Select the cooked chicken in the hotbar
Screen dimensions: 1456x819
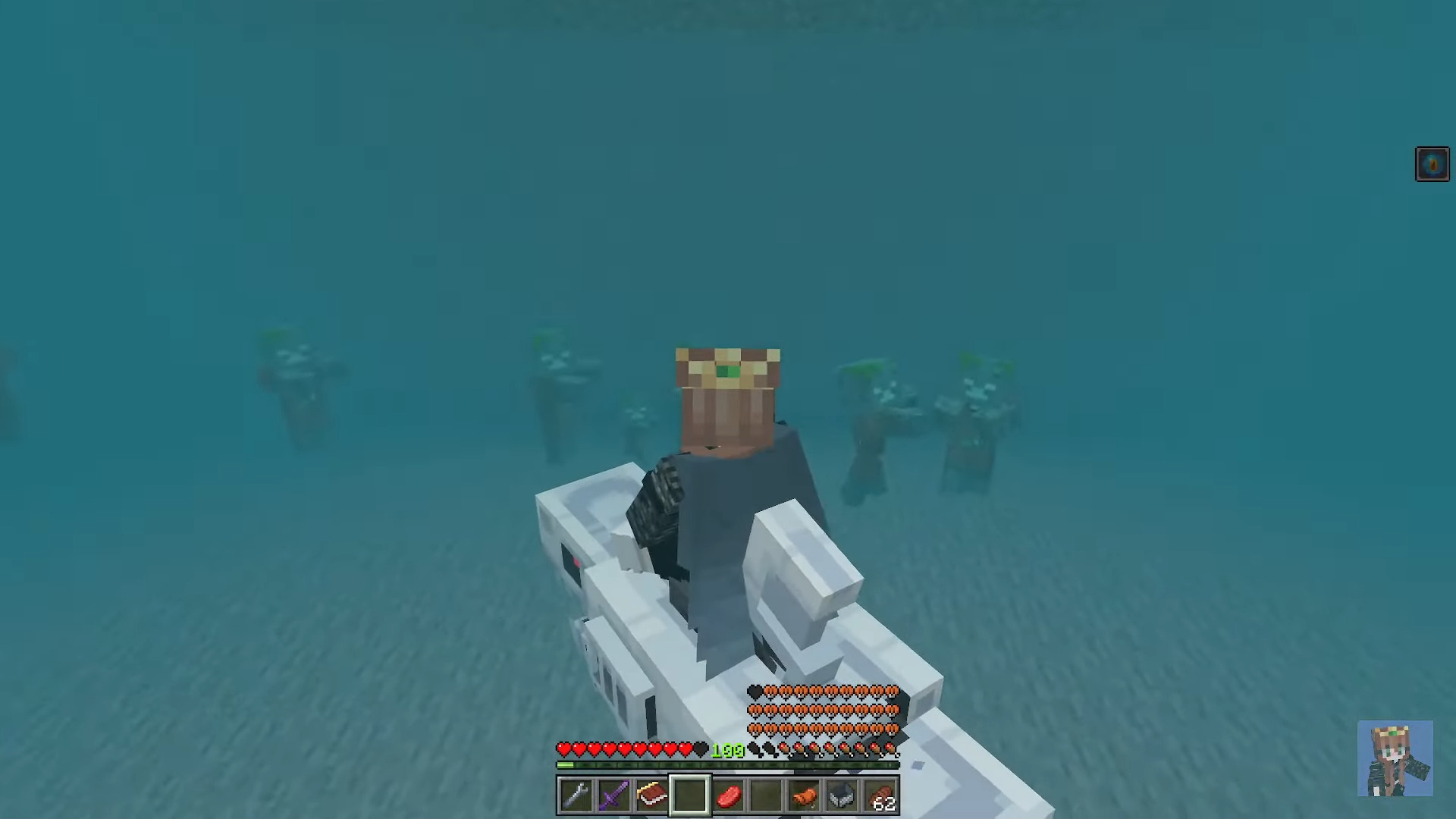805,795
